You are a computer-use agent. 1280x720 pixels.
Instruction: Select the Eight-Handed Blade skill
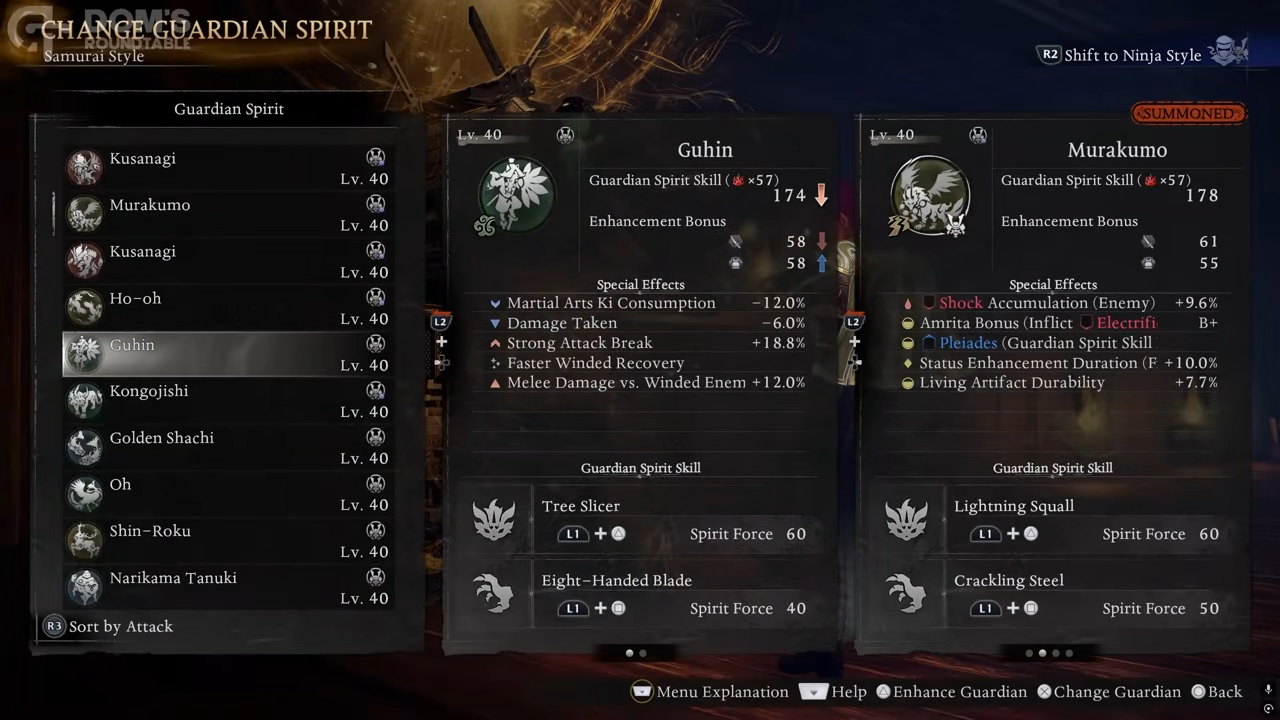640,594
